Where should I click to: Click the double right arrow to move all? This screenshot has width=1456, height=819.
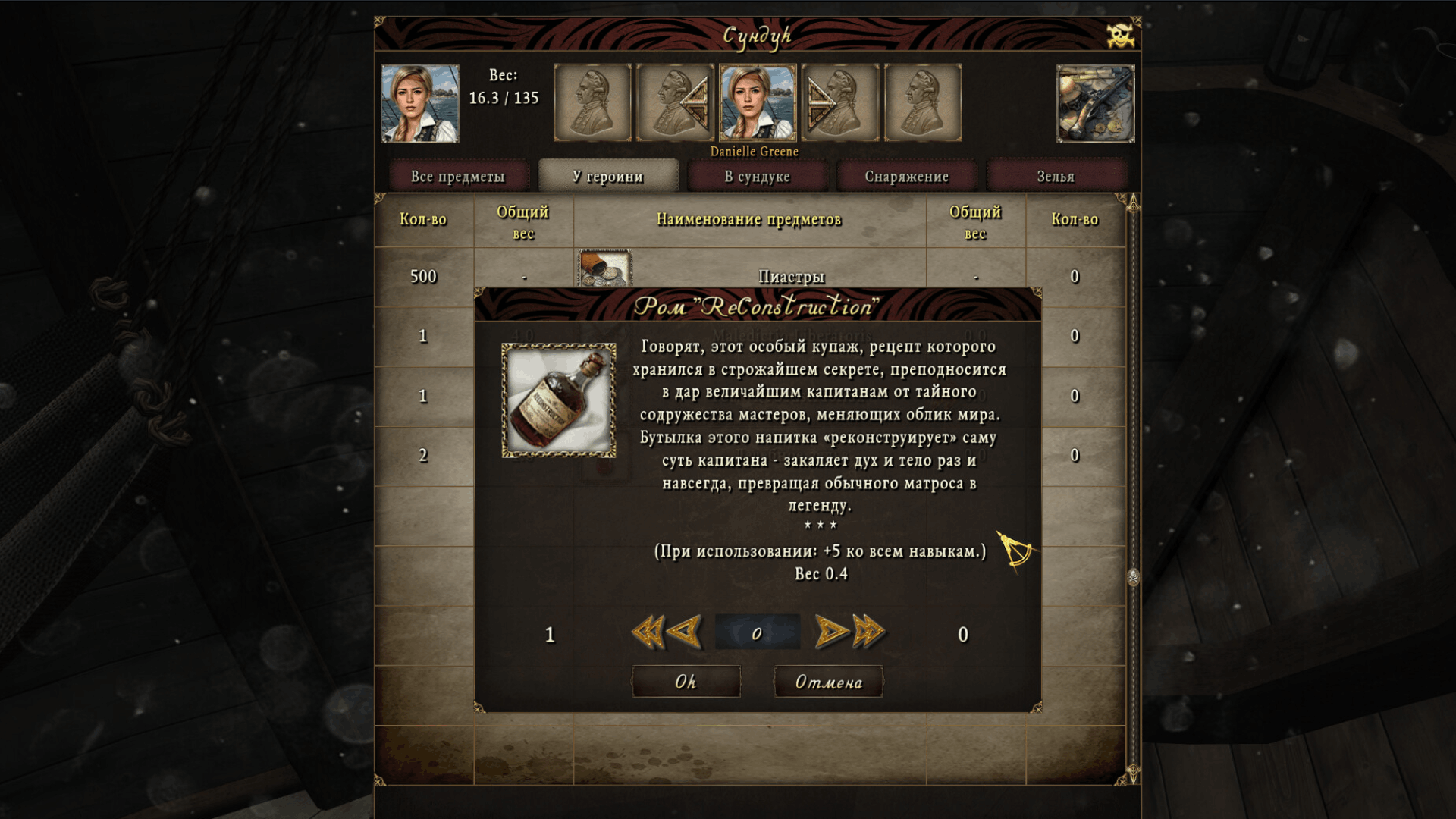[869, 632]
